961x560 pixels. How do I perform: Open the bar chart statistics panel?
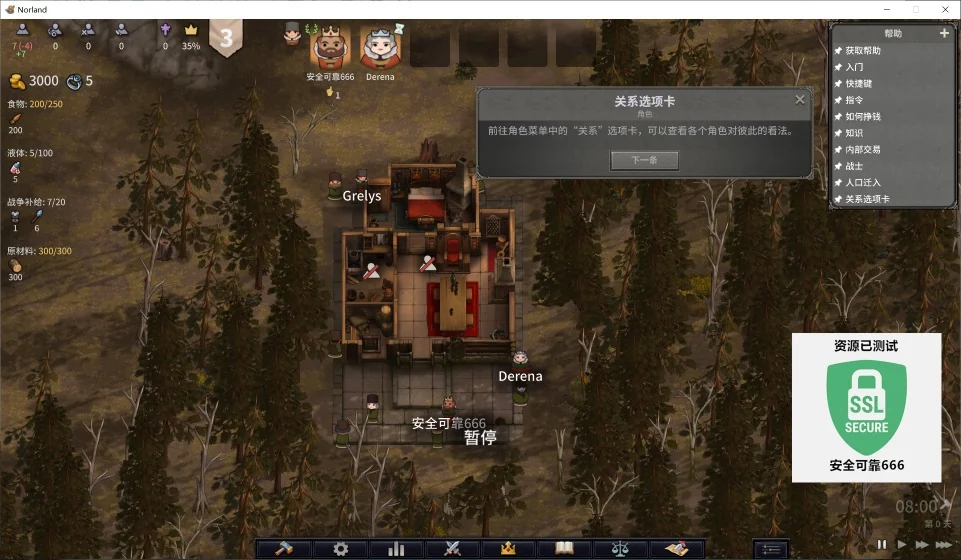click(396, 549)
